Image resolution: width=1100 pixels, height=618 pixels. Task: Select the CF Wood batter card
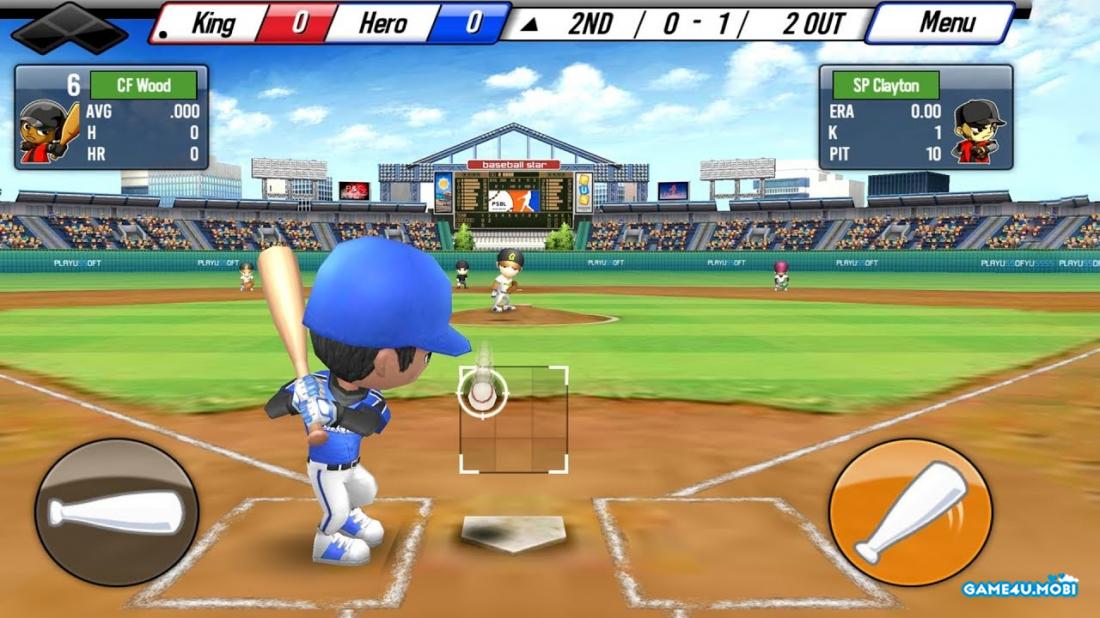(111, 117)
